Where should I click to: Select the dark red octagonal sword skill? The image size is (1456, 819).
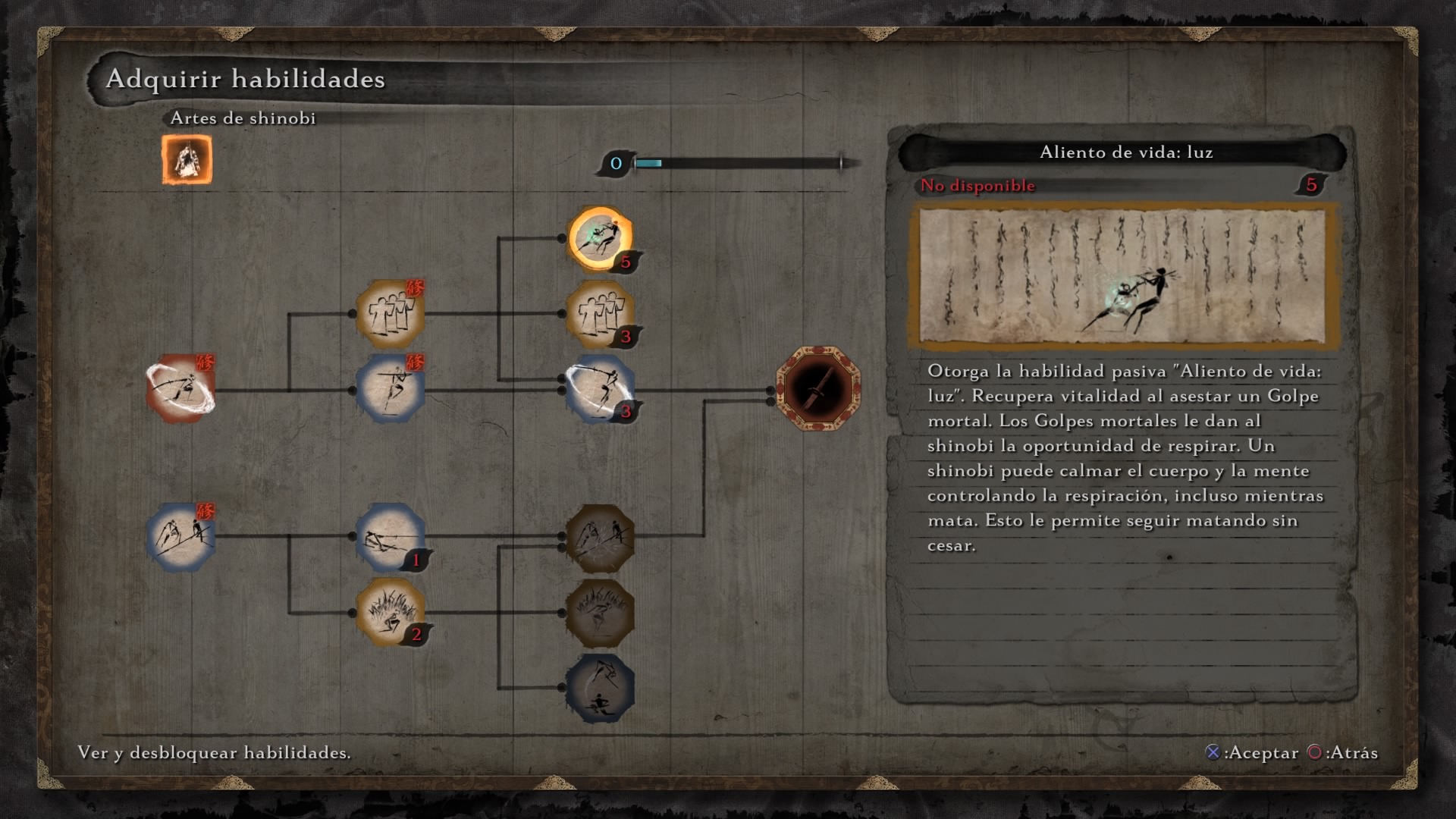click(818, 388)
